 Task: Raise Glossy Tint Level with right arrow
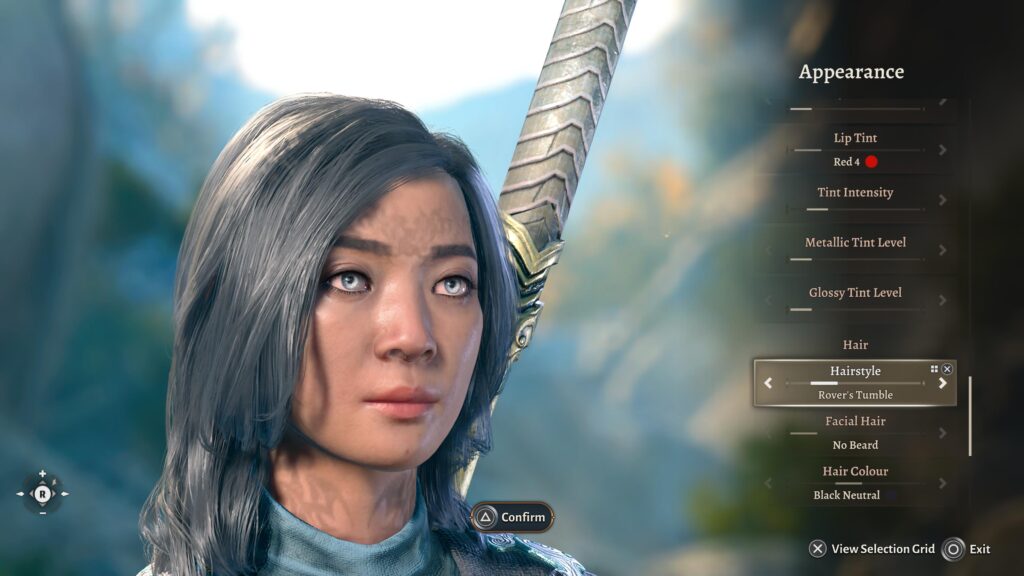click(x=942, y=300)
